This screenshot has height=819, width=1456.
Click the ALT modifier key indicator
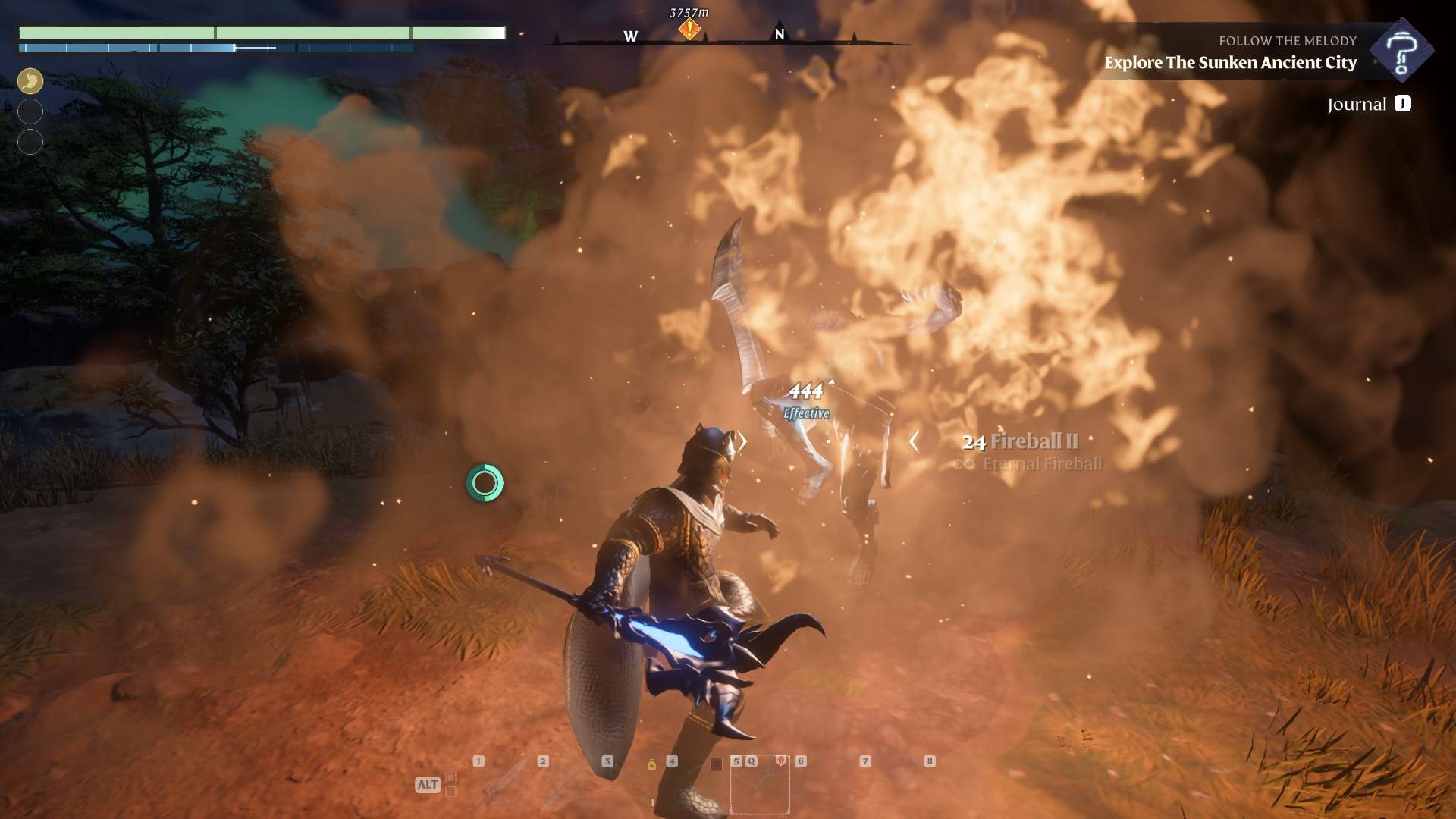click(x=428, y=784)
